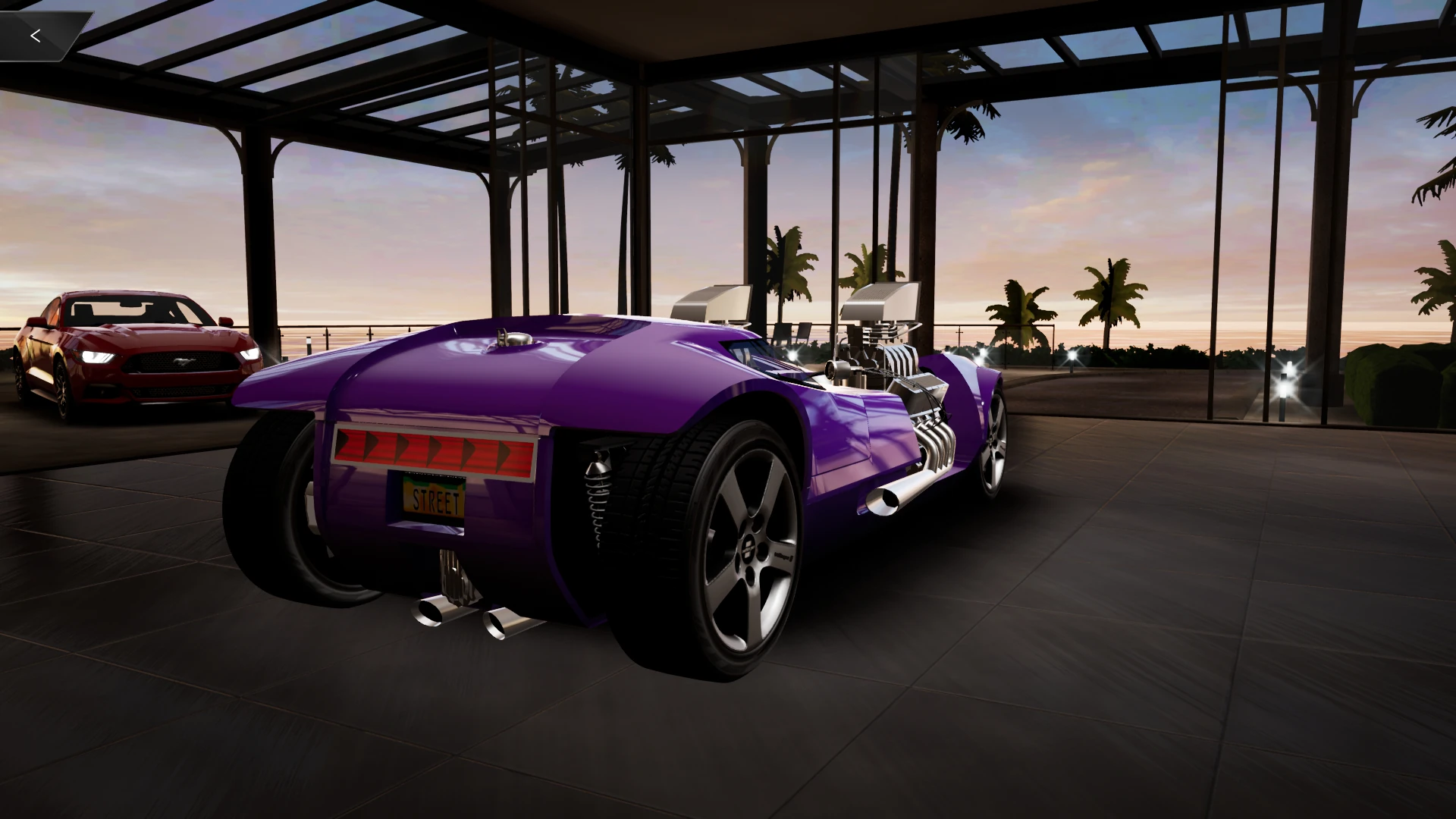Click the back button panel at top left

point(45,34)
